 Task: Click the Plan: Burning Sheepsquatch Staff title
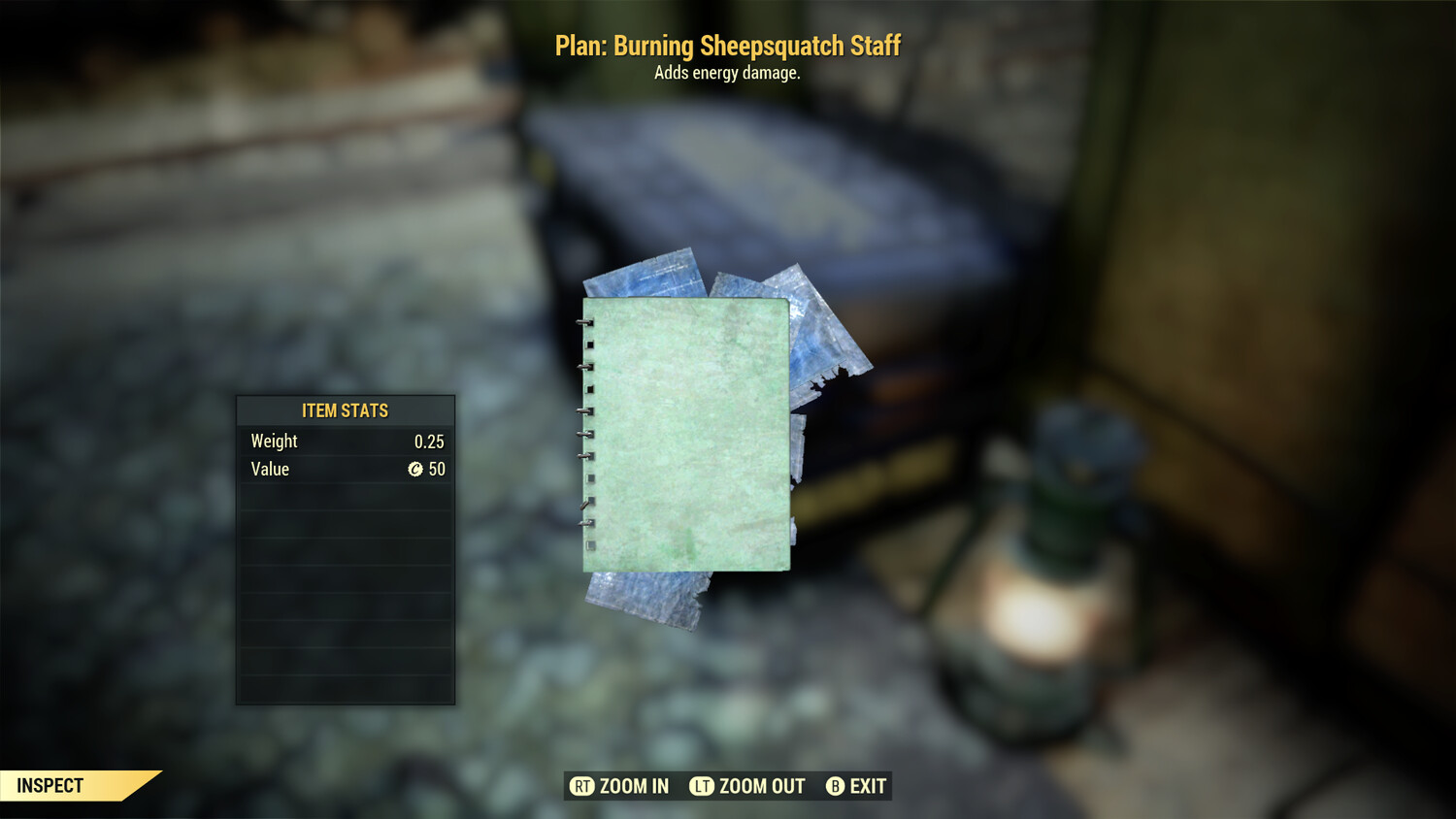click(728, 45)
